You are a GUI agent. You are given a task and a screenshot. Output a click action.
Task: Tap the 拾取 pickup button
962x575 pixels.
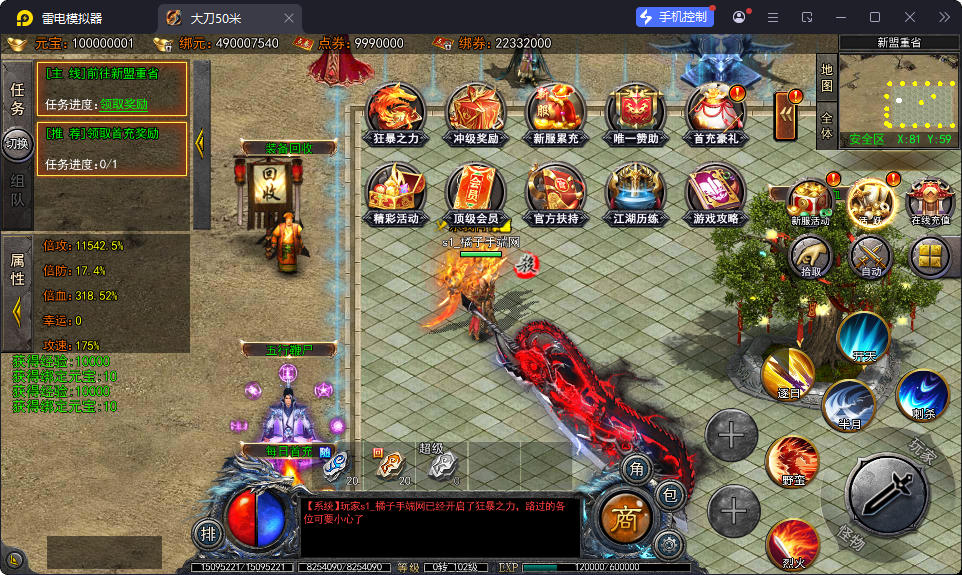click(x=811, y=257)
